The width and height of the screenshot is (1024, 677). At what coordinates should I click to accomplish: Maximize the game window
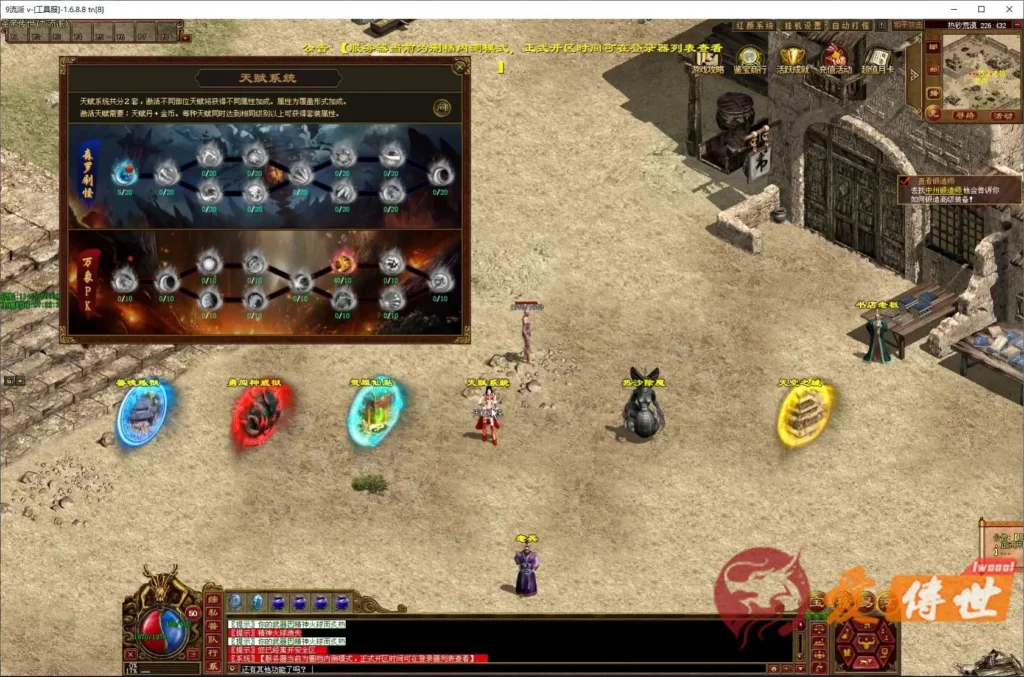[x=980, y=9]
